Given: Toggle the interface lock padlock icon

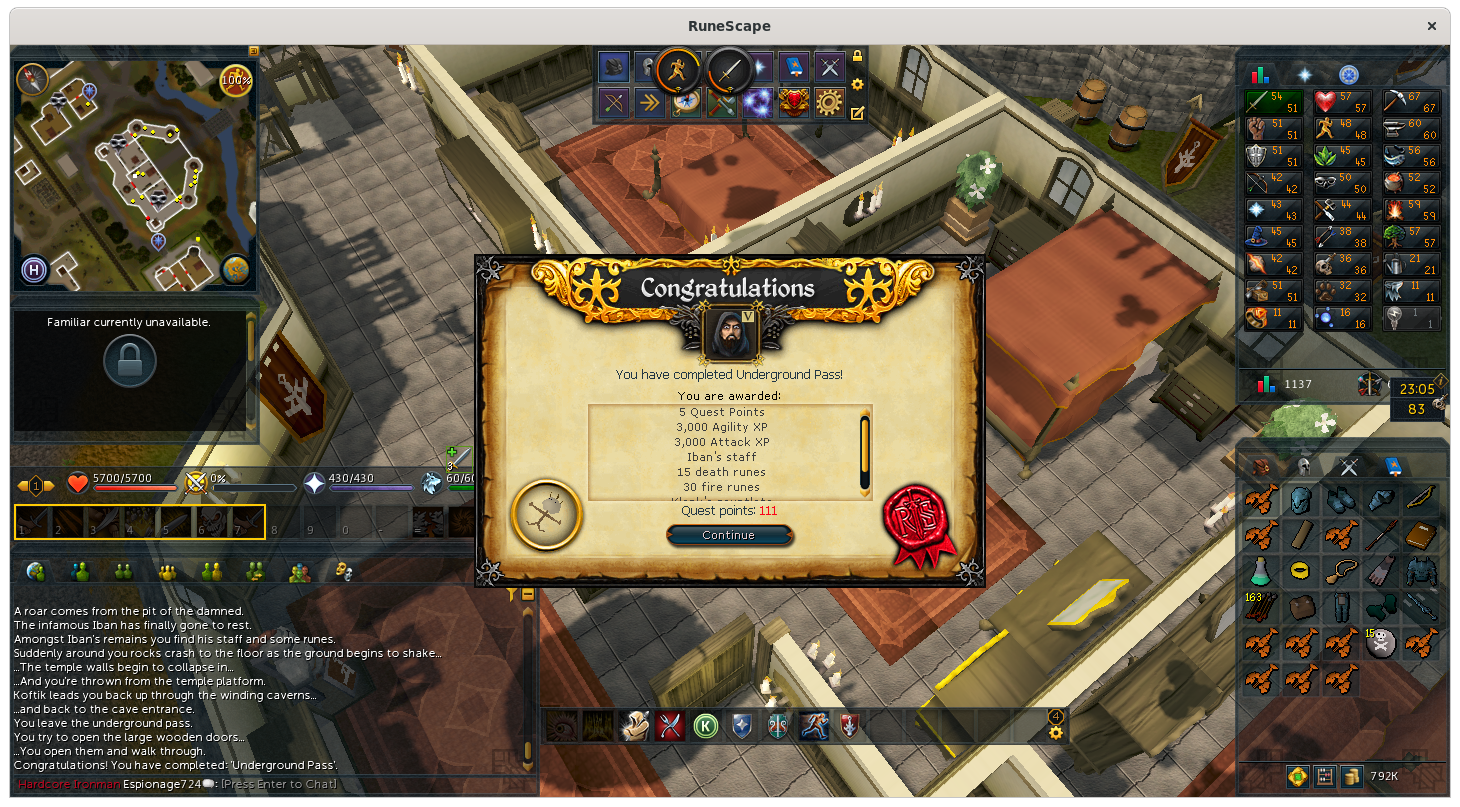Looking at the screenshot, I should point(857,57).
